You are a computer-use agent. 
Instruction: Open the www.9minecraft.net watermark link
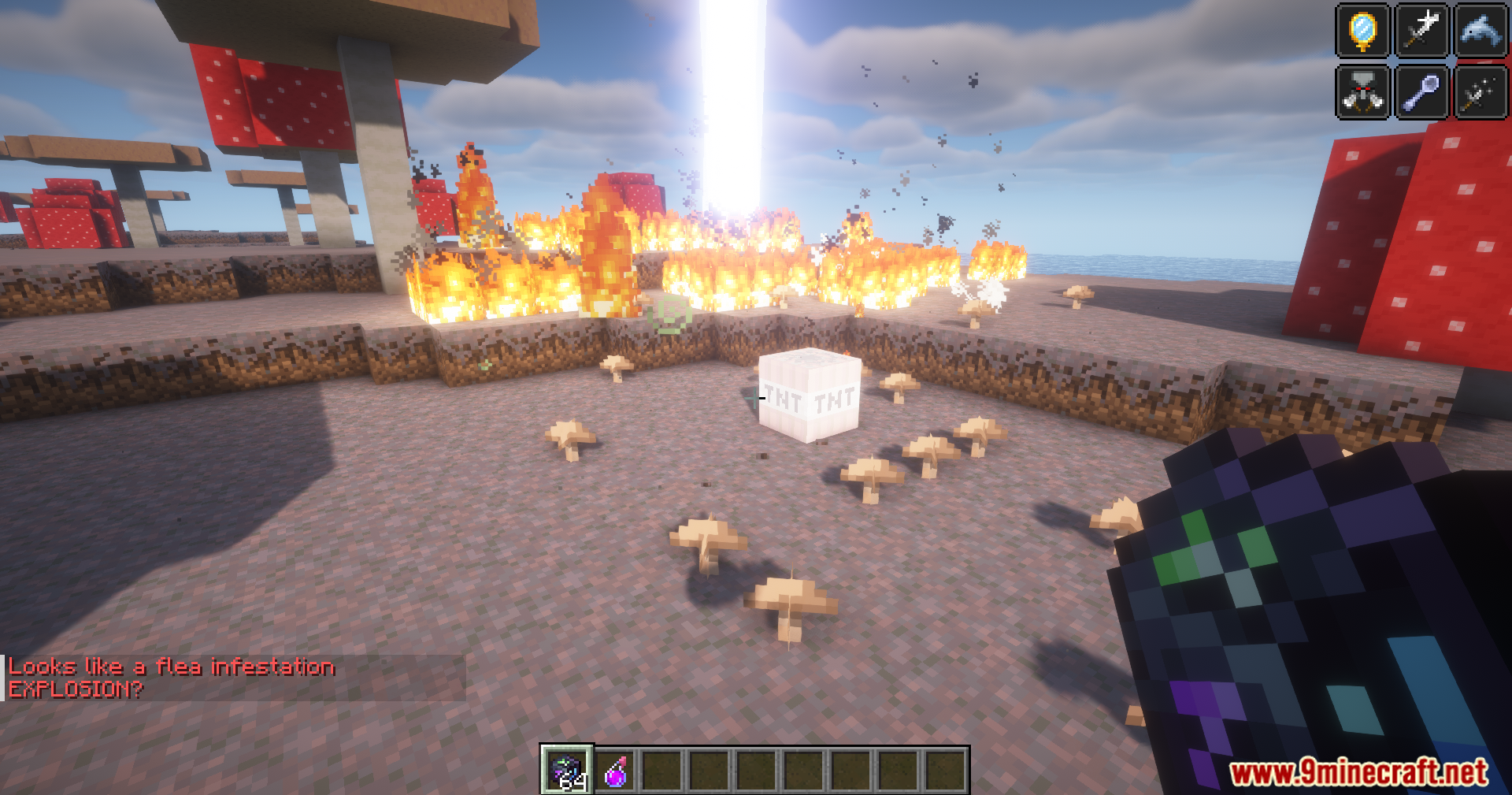(1358, 772)
